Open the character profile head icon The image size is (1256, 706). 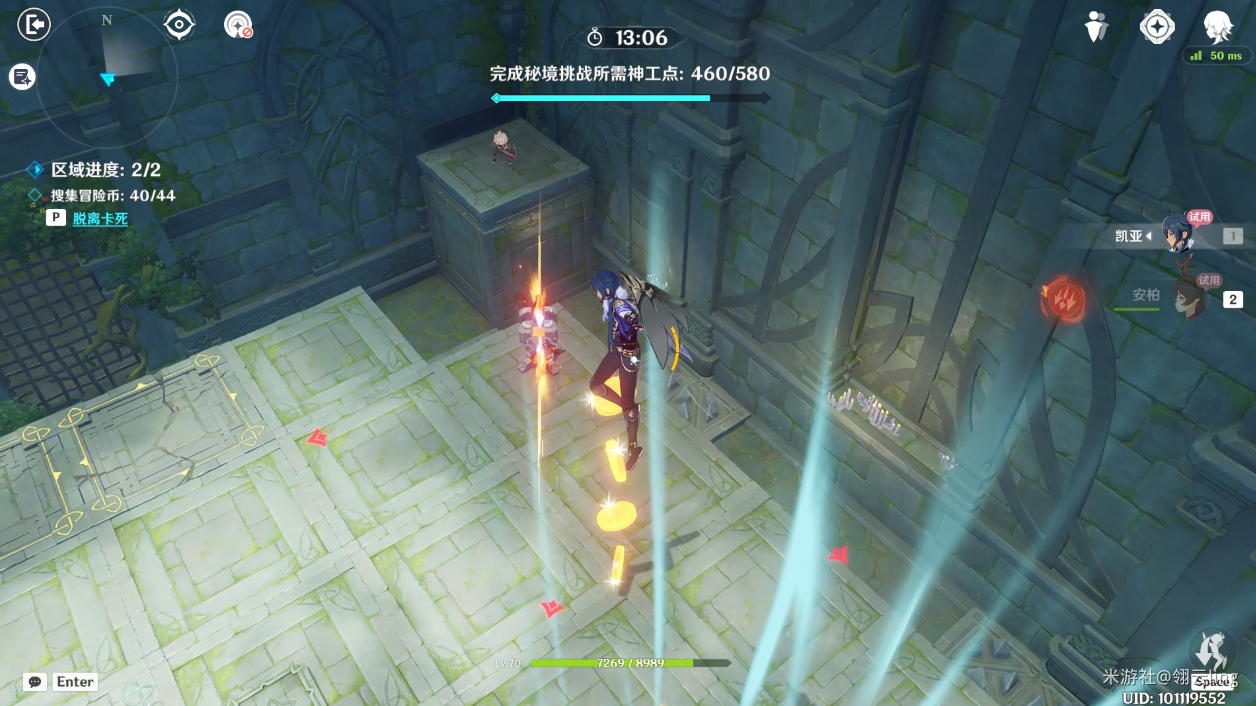(x=1217, y=26)
